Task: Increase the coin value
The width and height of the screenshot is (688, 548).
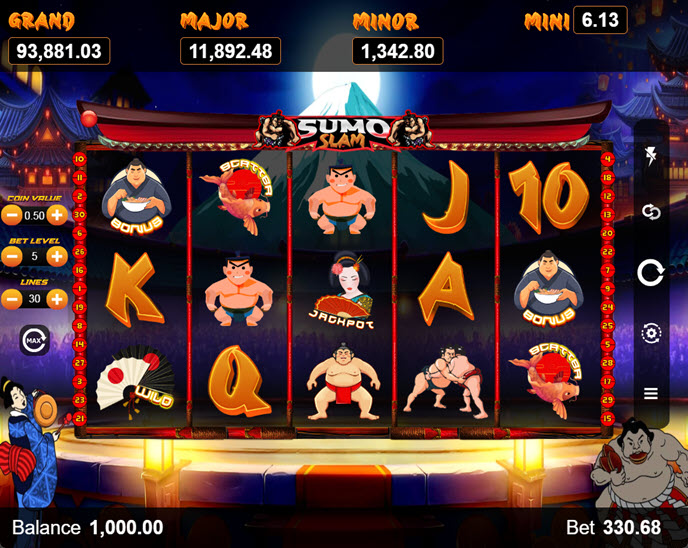Action: coord(58,214)
